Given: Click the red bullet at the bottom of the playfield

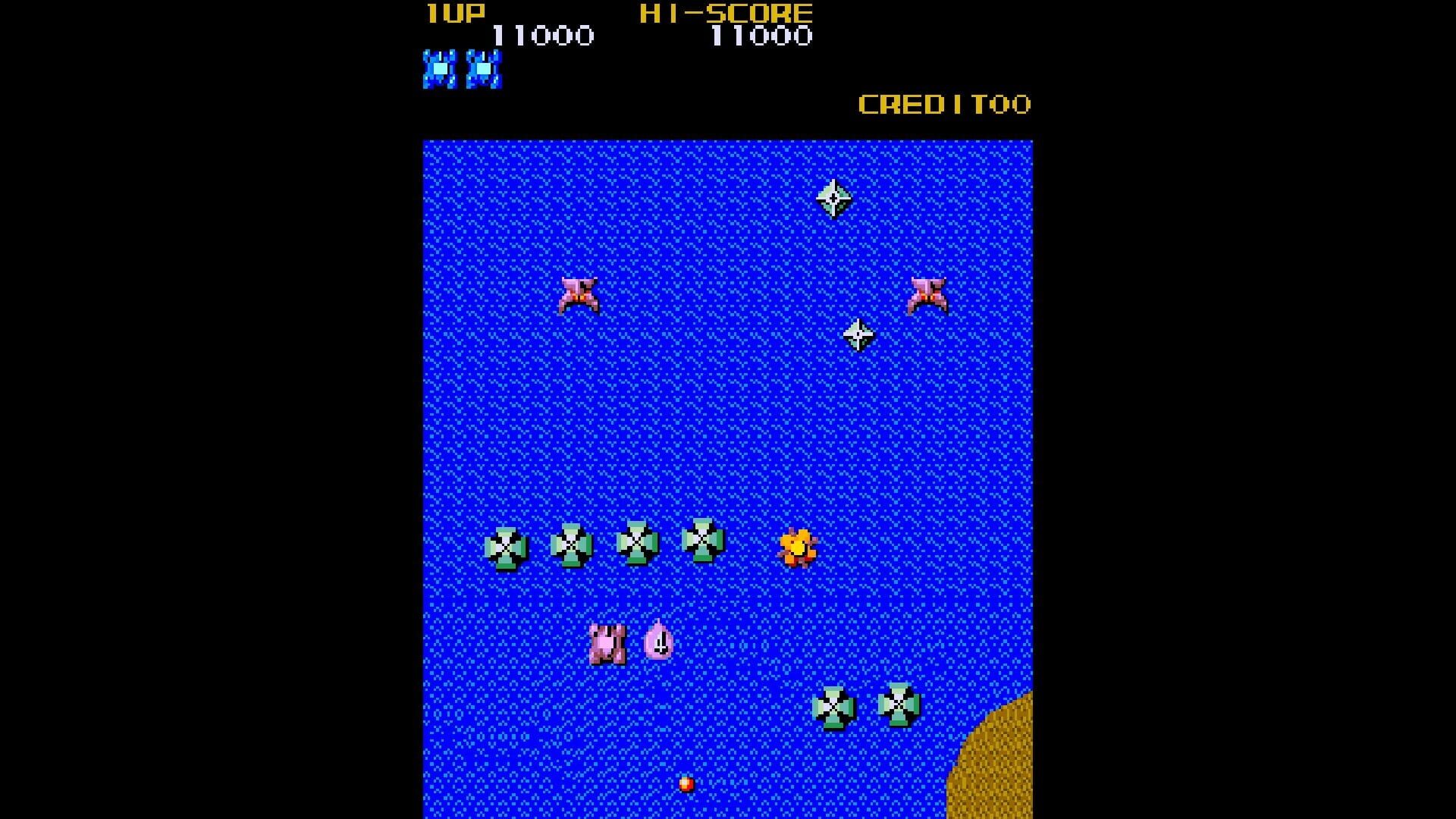Looking at the screenshot, I should (x=686, y=785).
